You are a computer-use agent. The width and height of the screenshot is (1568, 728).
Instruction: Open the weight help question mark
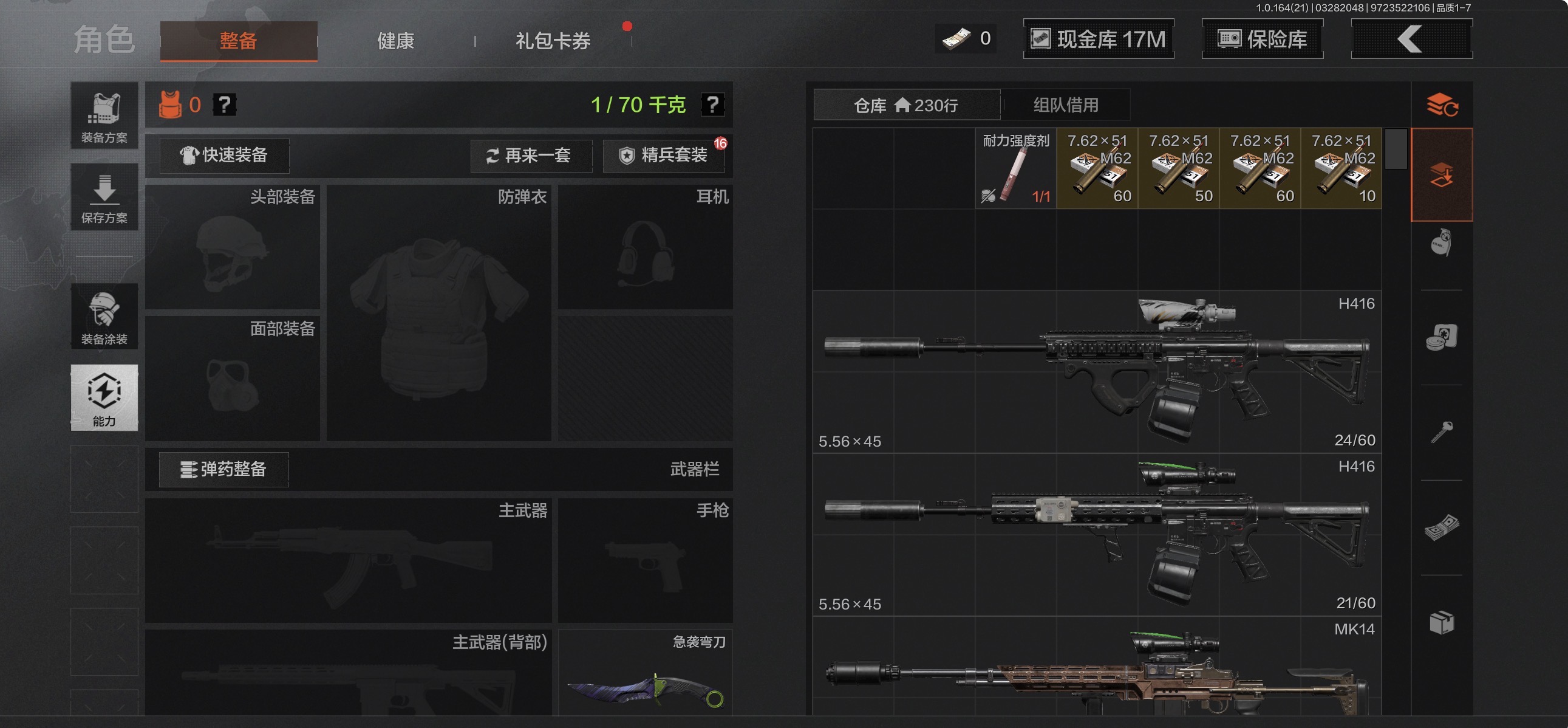click(x=713, y=104)
